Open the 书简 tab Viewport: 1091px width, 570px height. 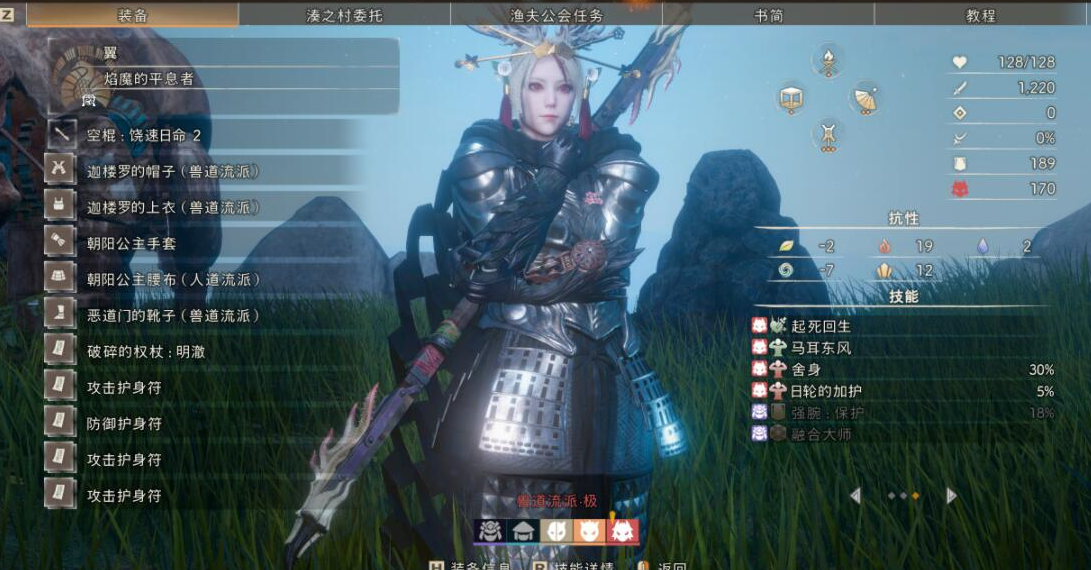point(768,15)
